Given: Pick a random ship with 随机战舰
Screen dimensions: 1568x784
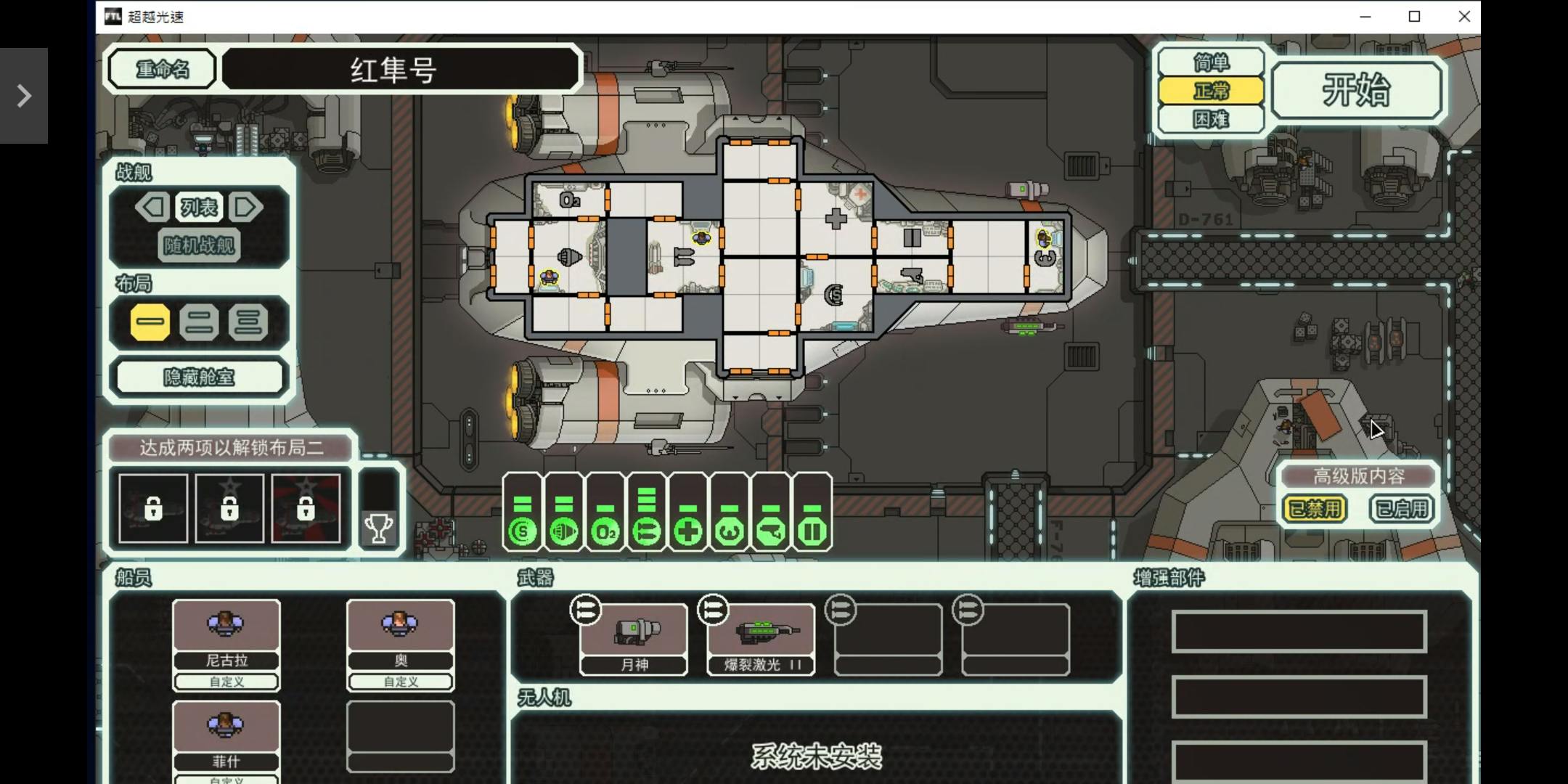Looking at the screenshot, I should [x=199, y=245].
